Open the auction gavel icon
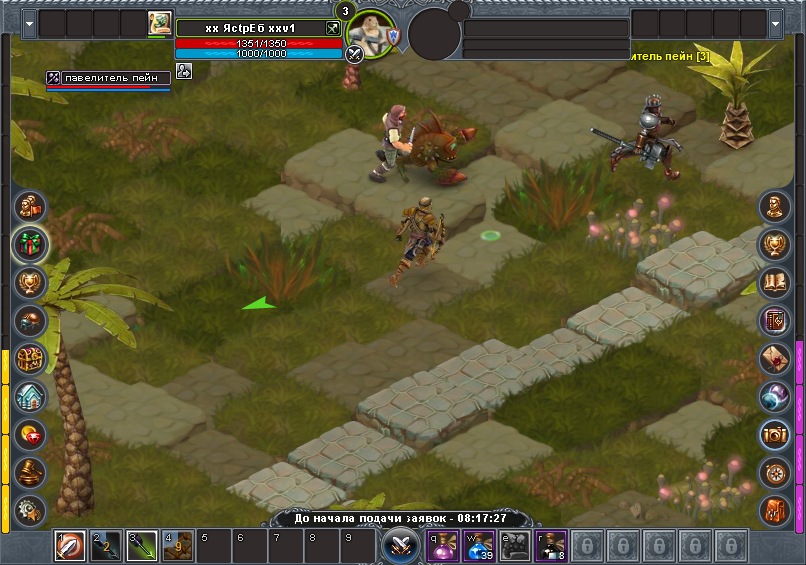This screenshot has width=806, height=565. pos(30,472)
